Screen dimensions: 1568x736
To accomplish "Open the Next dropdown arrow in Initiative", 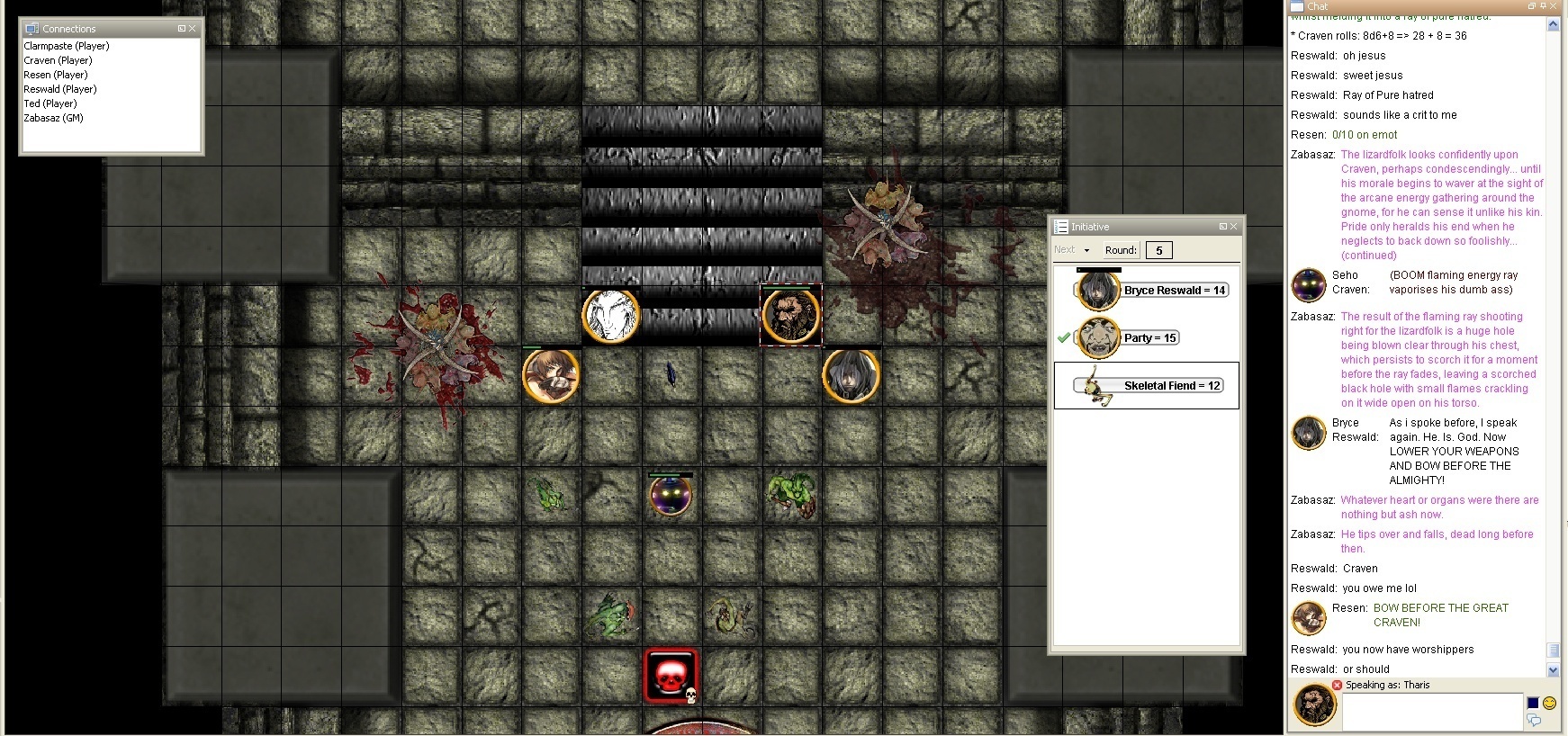I will coord(1086,250).
